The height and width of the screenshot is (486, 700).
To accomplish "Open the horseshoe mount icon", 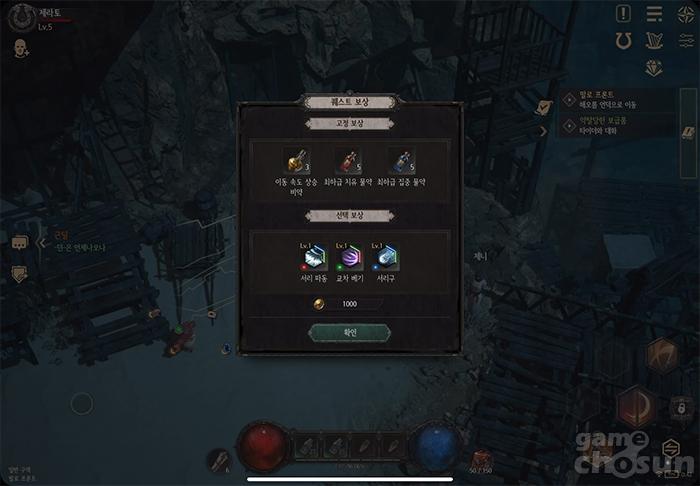I will [624, 41].
